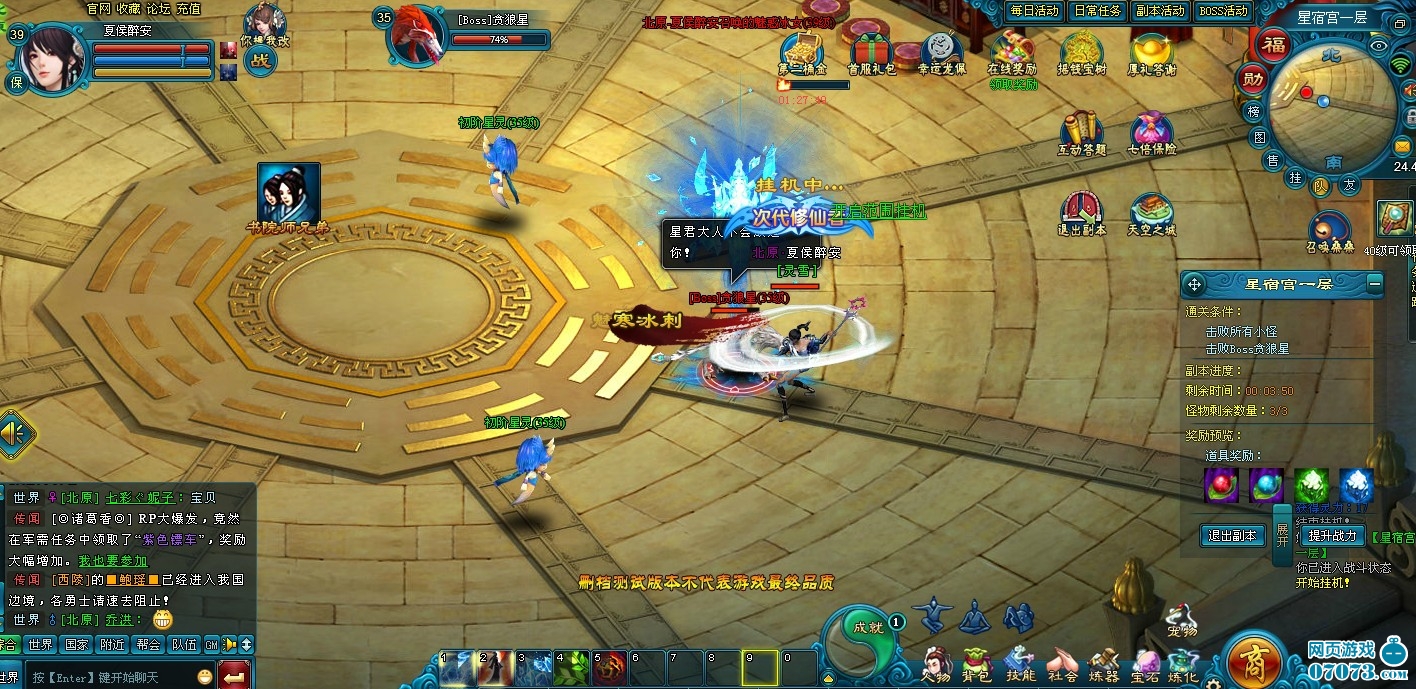
Task: Switch chat to the 国家 tab
Action: (77, 645)
